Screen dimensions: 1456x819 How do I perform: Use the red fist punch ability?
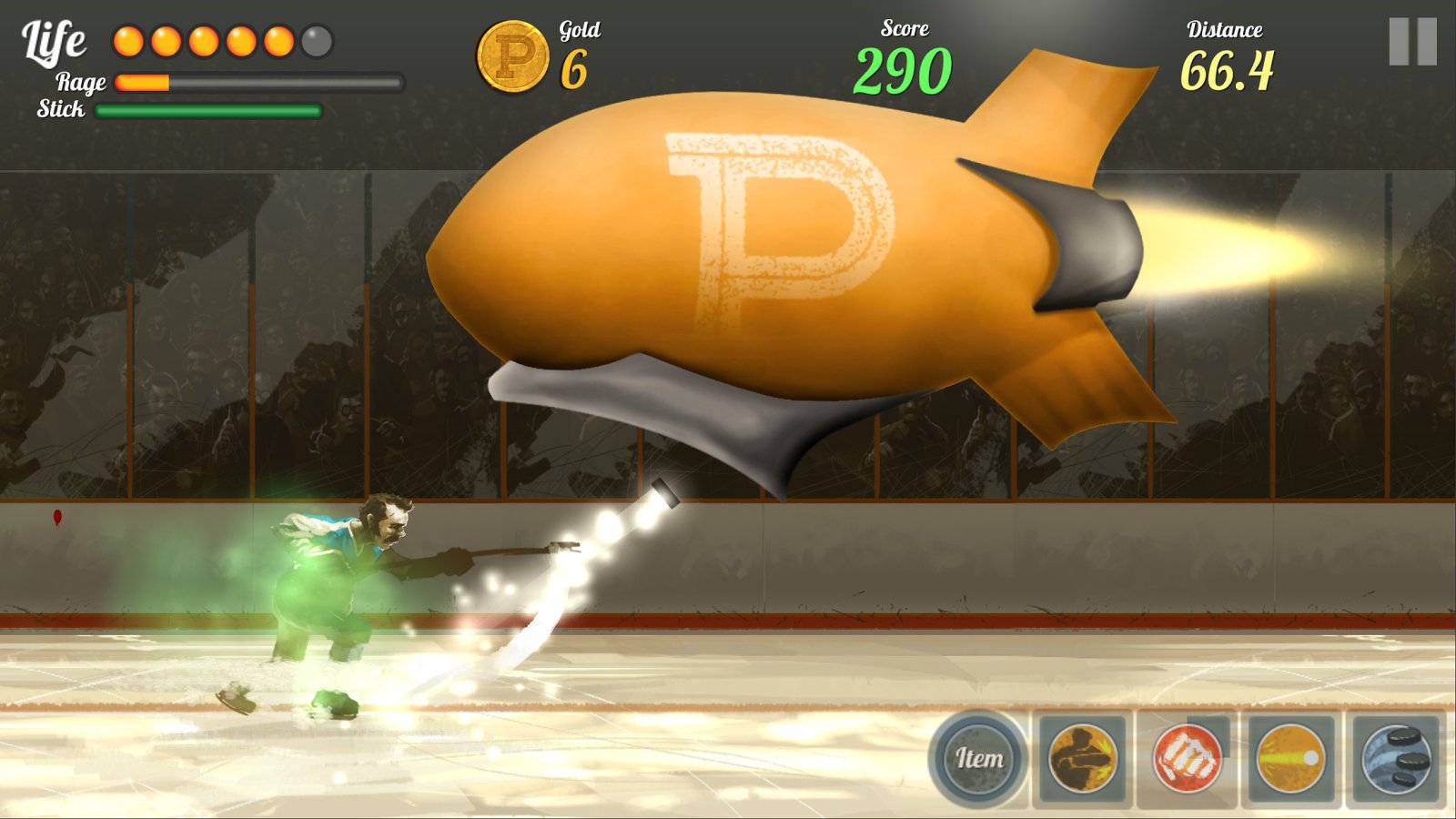coord(1187,758)
